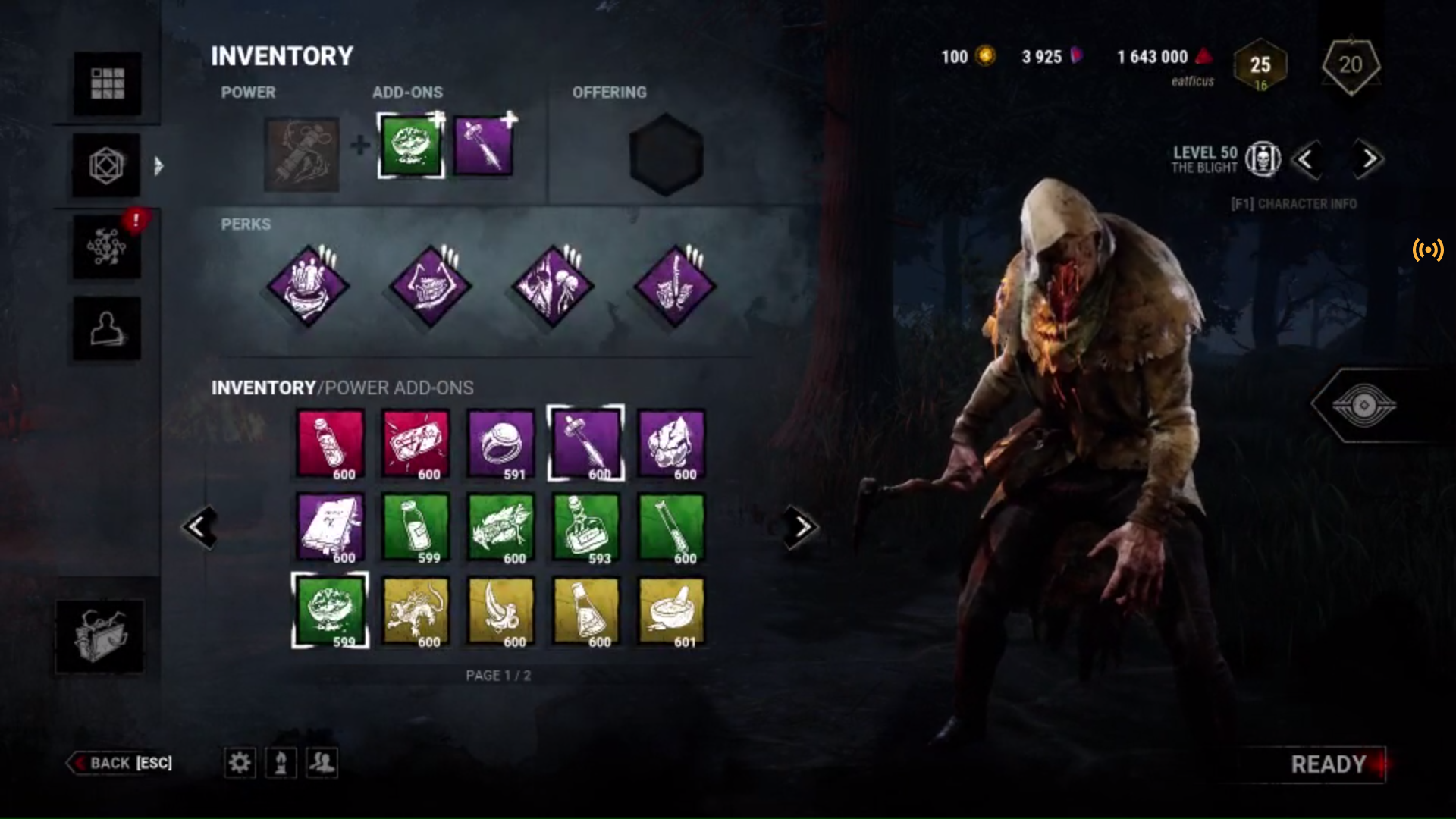Select the purple ring add-on priced 591
This screenshot has height=819, width=1456.
tap(500, 444)
